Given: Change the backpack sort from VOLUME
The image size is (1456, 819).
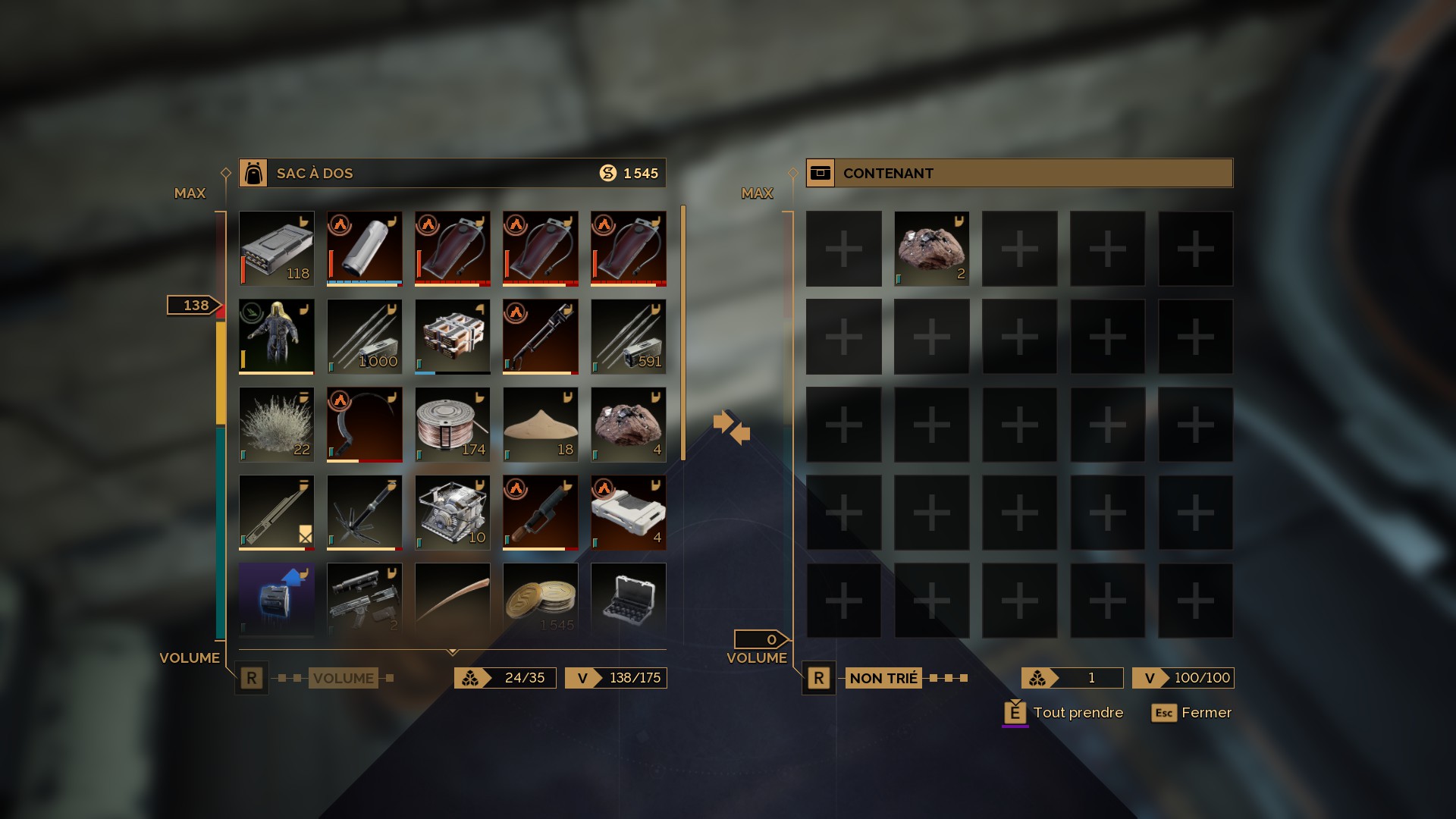Looking at the screenshot, I should 343,678.
